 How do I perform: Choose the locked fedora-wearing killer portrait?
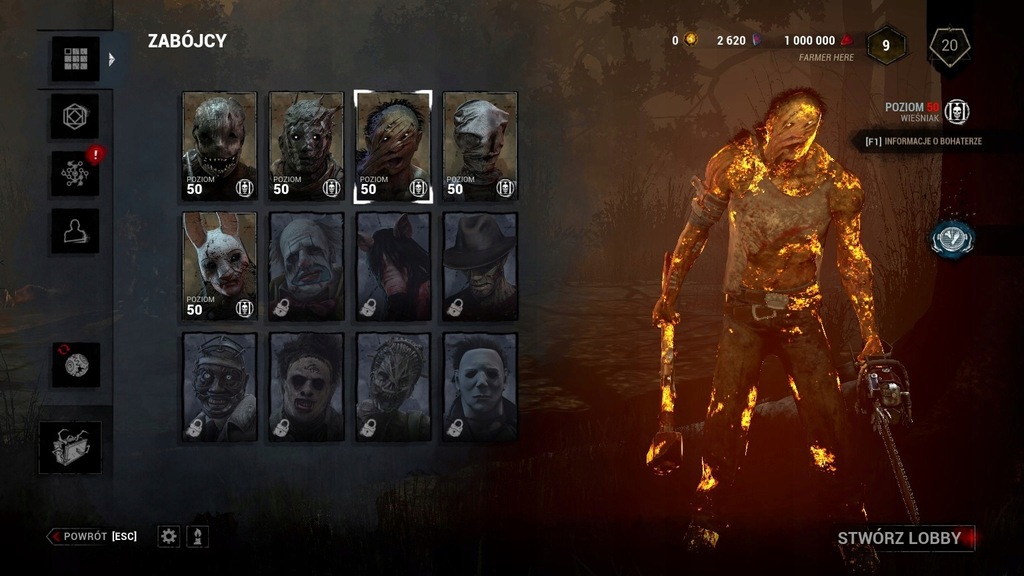pyautogui.click(x=480, y=267)
